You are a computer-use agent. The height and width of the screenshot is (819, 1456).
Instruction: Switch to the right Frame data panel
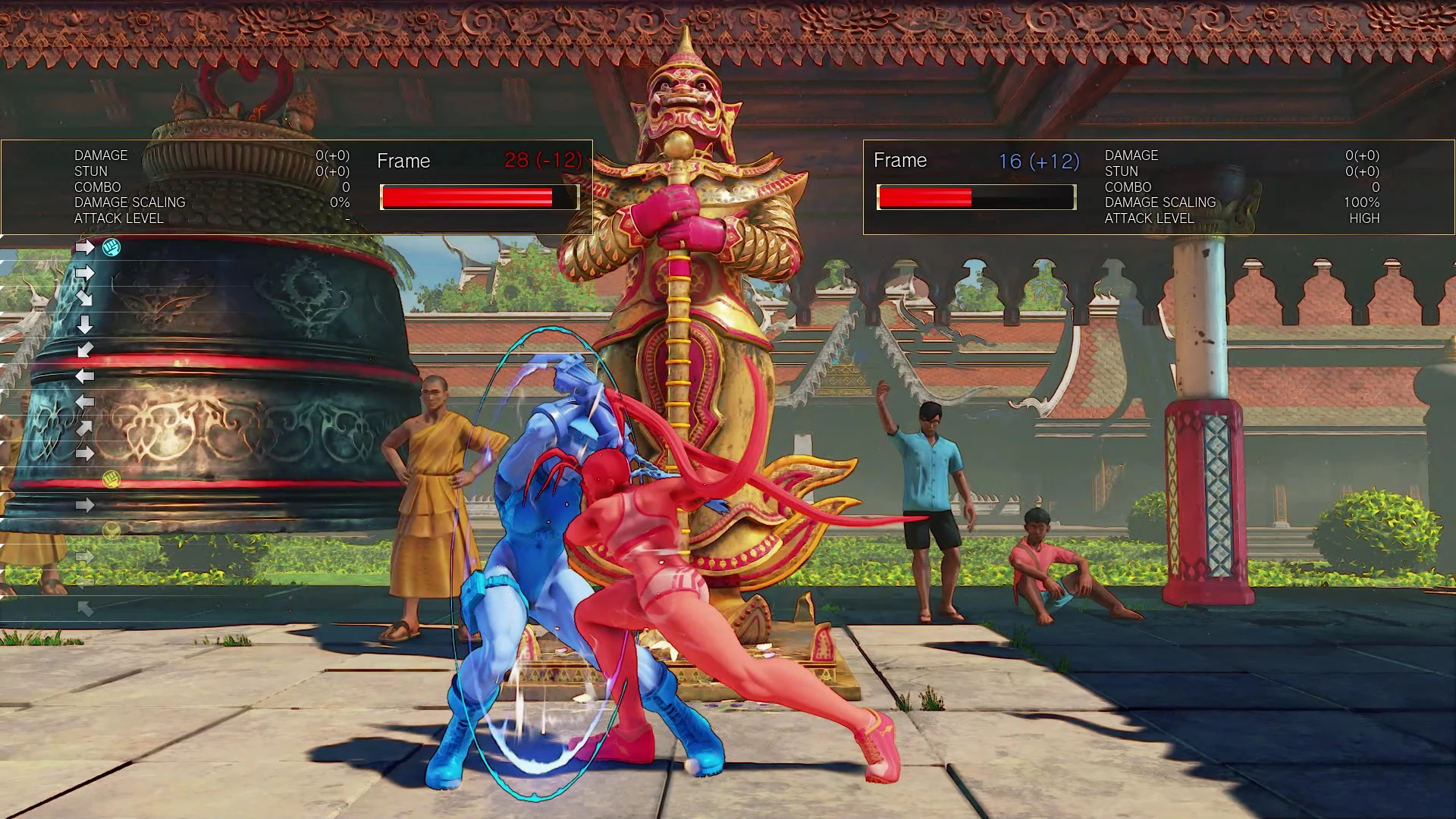point(901,161)
